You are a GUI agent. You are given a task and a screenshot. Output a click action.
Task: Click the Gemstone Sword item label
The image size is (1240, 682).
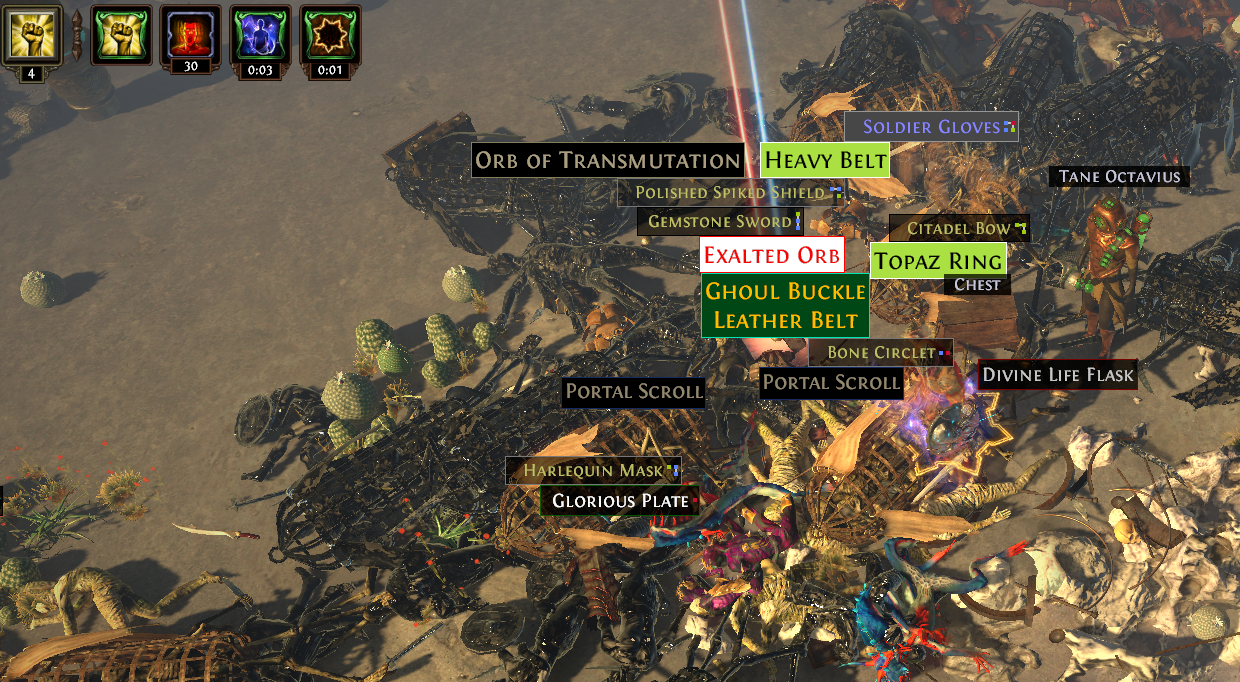click(x=720, y=221)
